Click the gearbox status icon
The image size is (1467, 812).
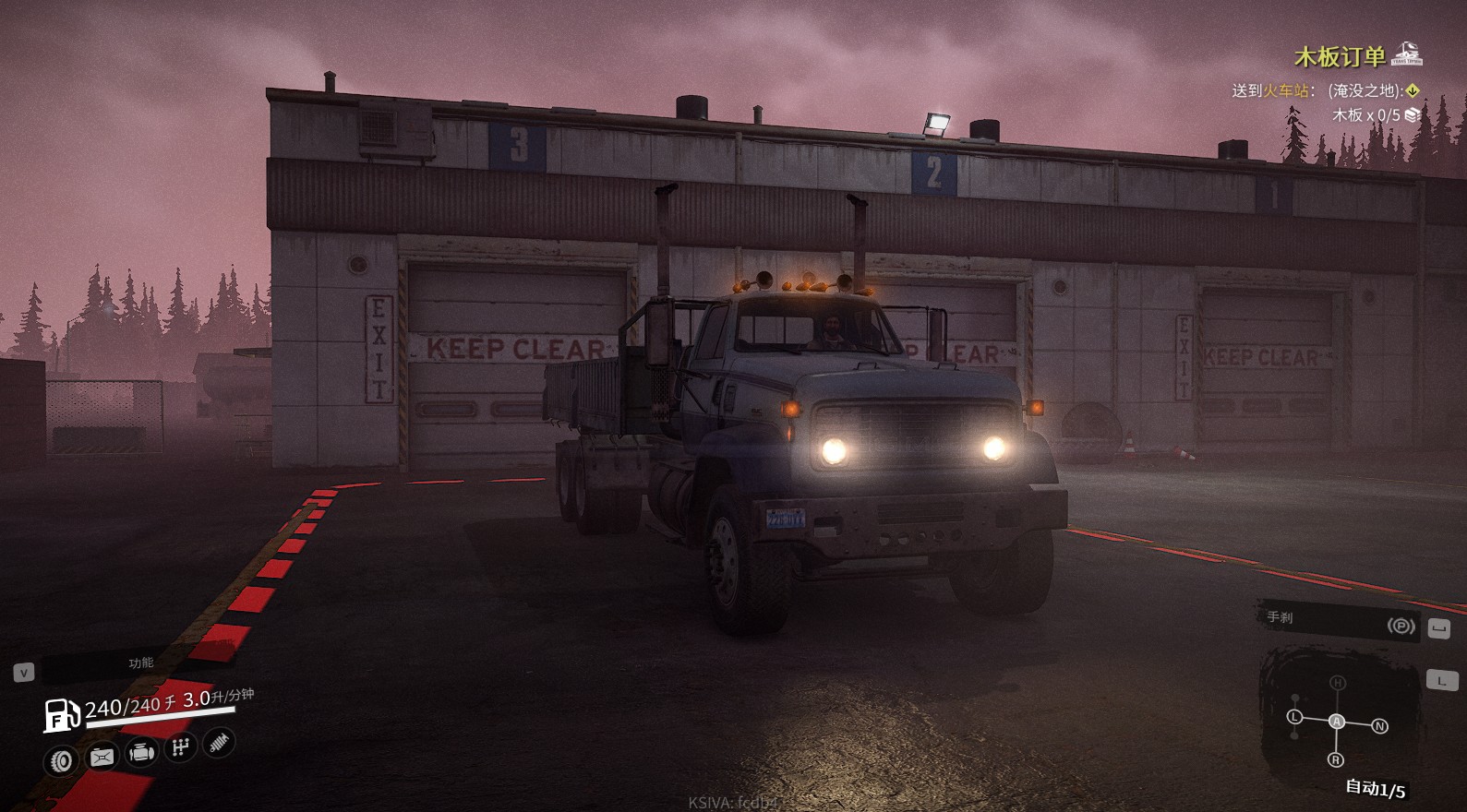180,747
